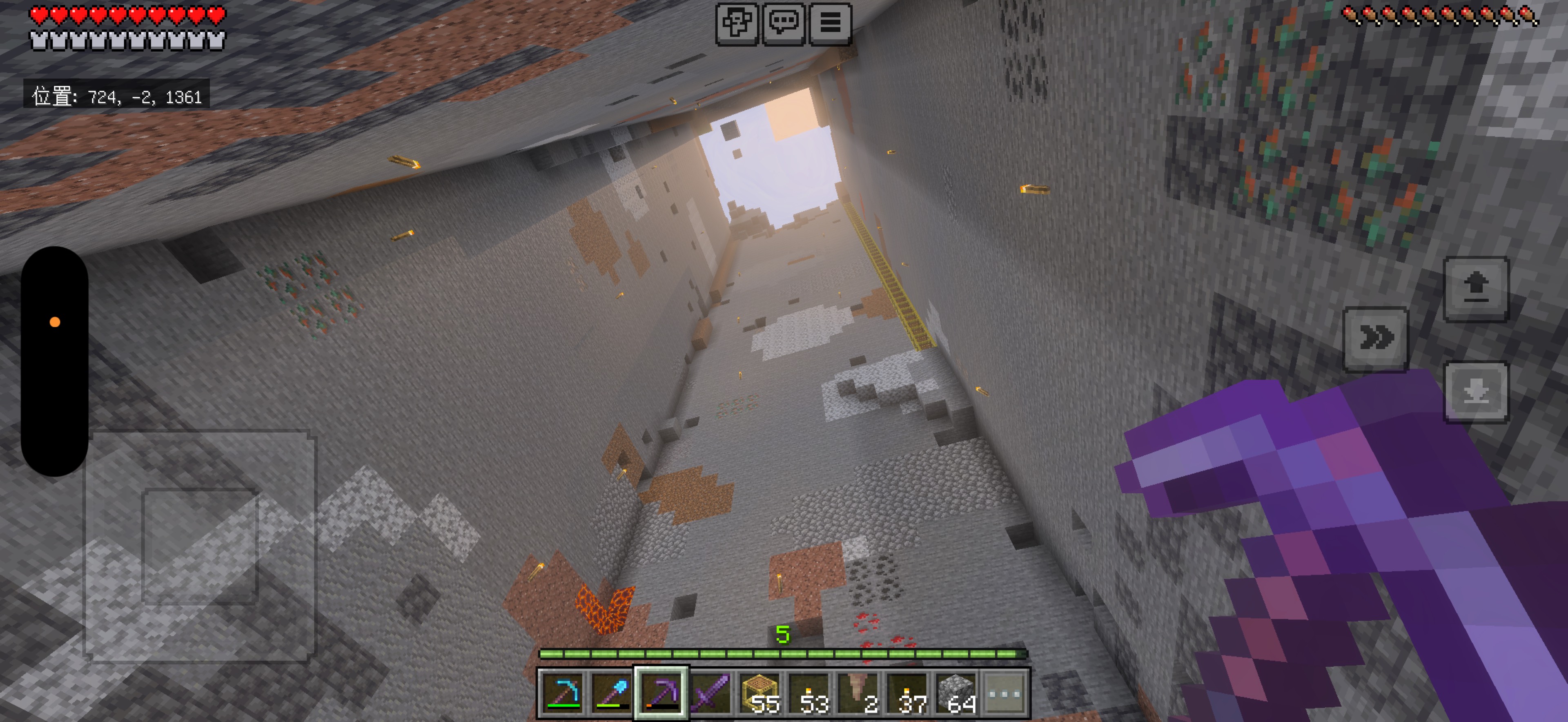Image resolution: width=1568 pixels, height=722 pixels.
Task: Select the diamond shovel hotbar slot
Action: tap(612, 693)
